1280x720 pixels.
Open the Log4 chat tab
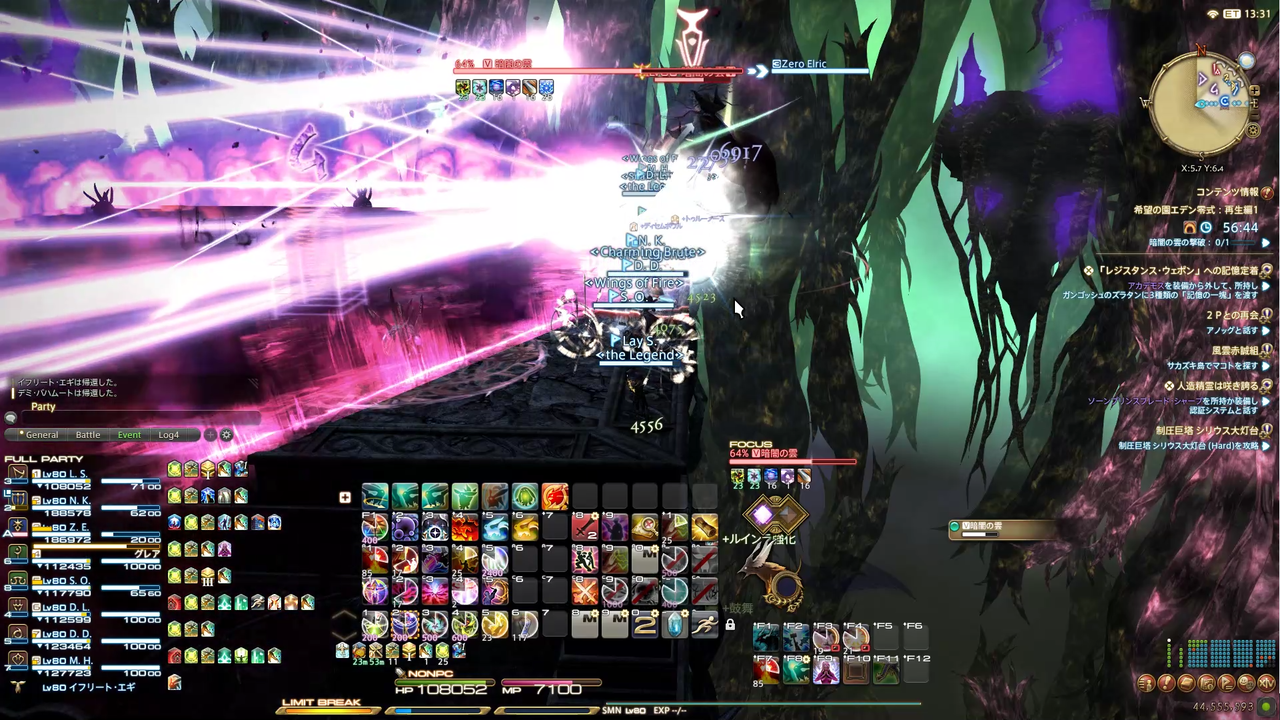pos(167,434)
